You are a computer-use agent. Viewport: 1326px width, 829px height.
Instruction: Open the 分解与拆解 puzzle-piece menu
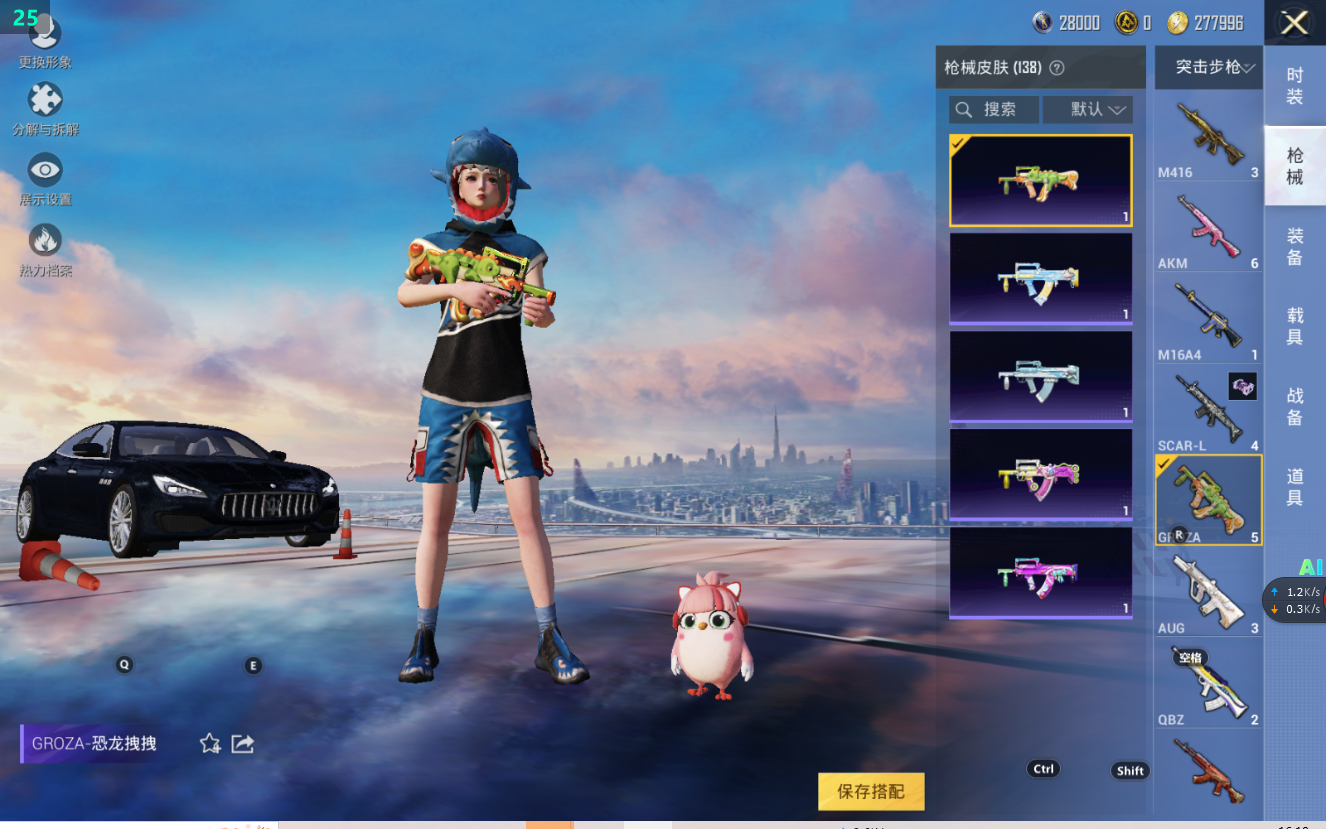[x=45, y=108]
